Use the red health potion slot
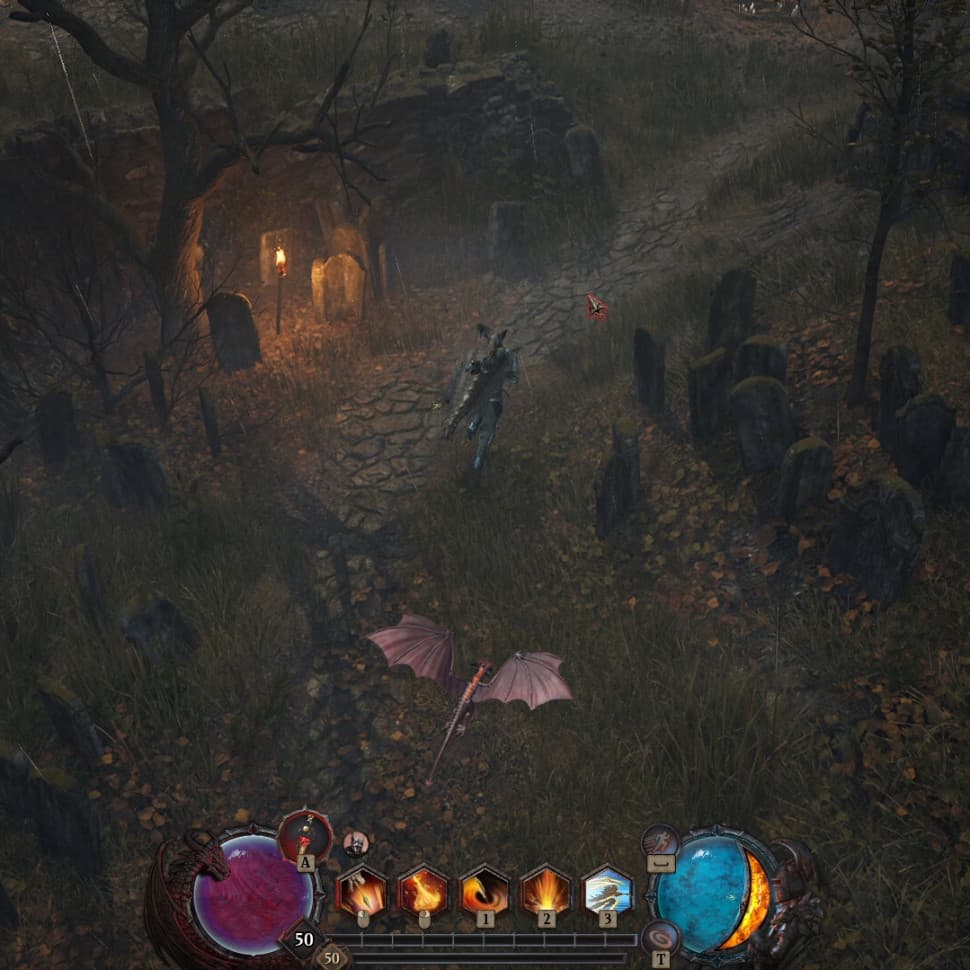Screen dimensions: 970x970 [304, 836]
